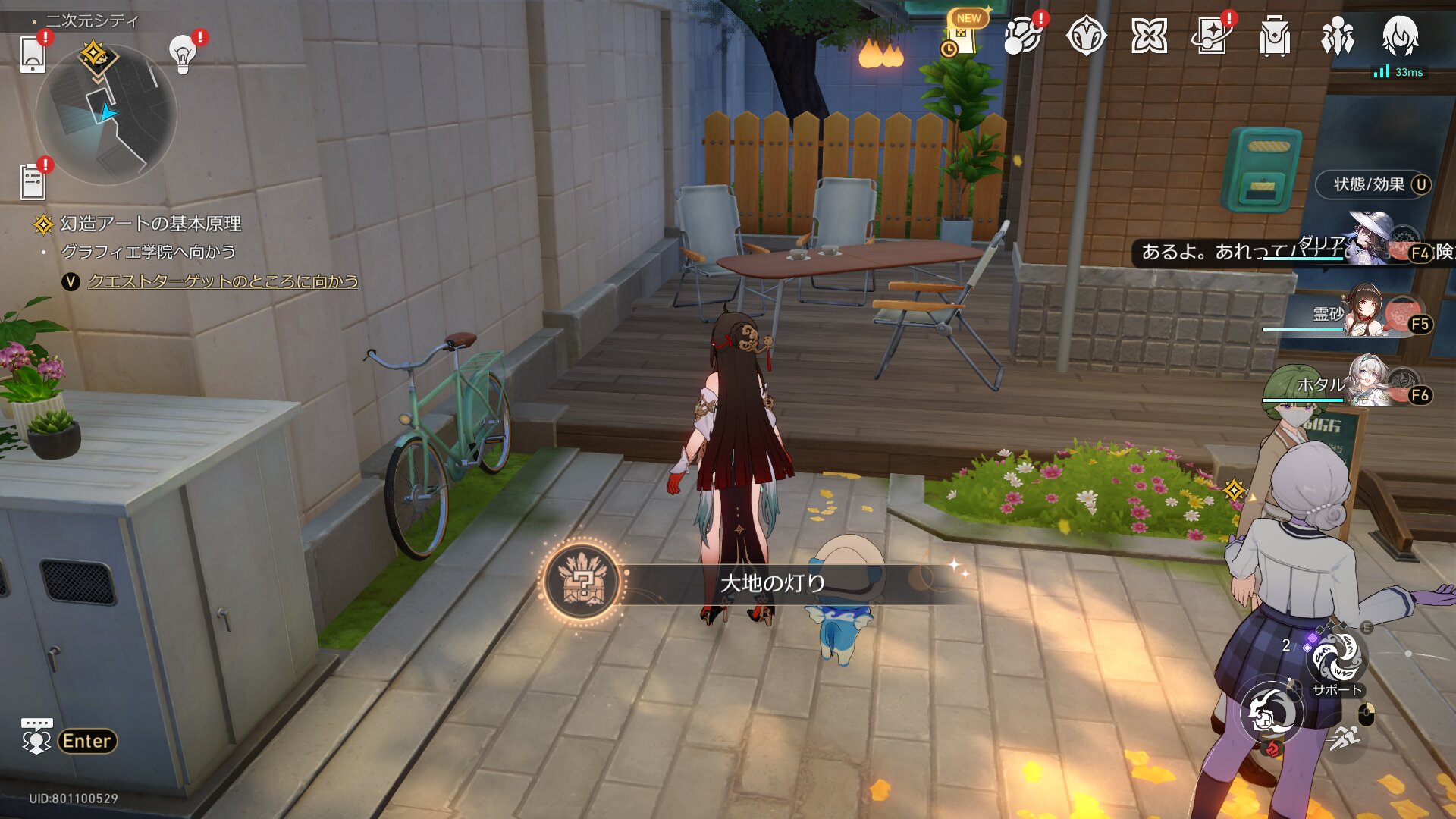Image resolution: width=1456 pixels, height=819 pixels.
Task: Click the character head profile icon
Action: [x=1400, y=36]
